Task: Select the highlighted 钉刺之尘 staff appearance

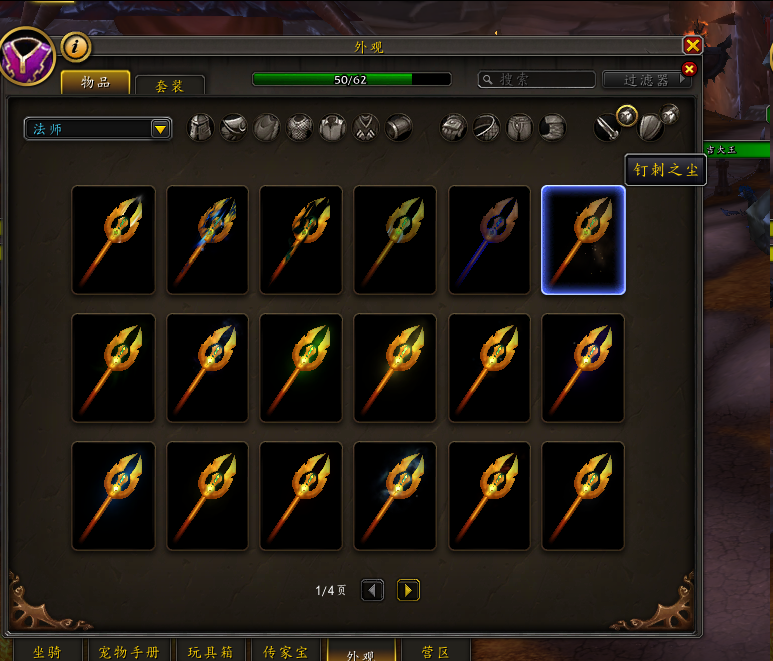Action: pyautogui.click(x=583, y=240)
